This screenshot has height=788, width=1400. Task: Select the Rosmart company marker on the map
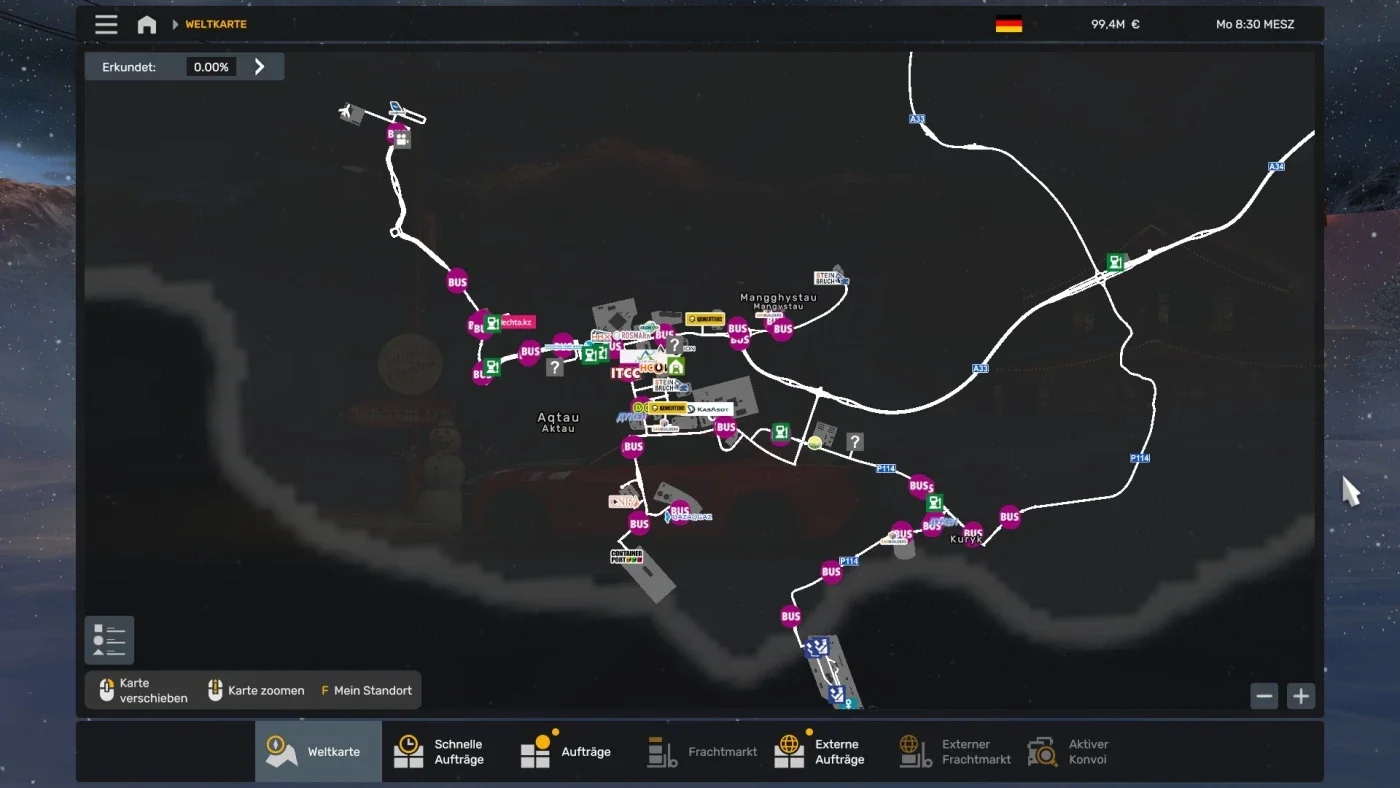pyautogui.click(x=633, y=335)
